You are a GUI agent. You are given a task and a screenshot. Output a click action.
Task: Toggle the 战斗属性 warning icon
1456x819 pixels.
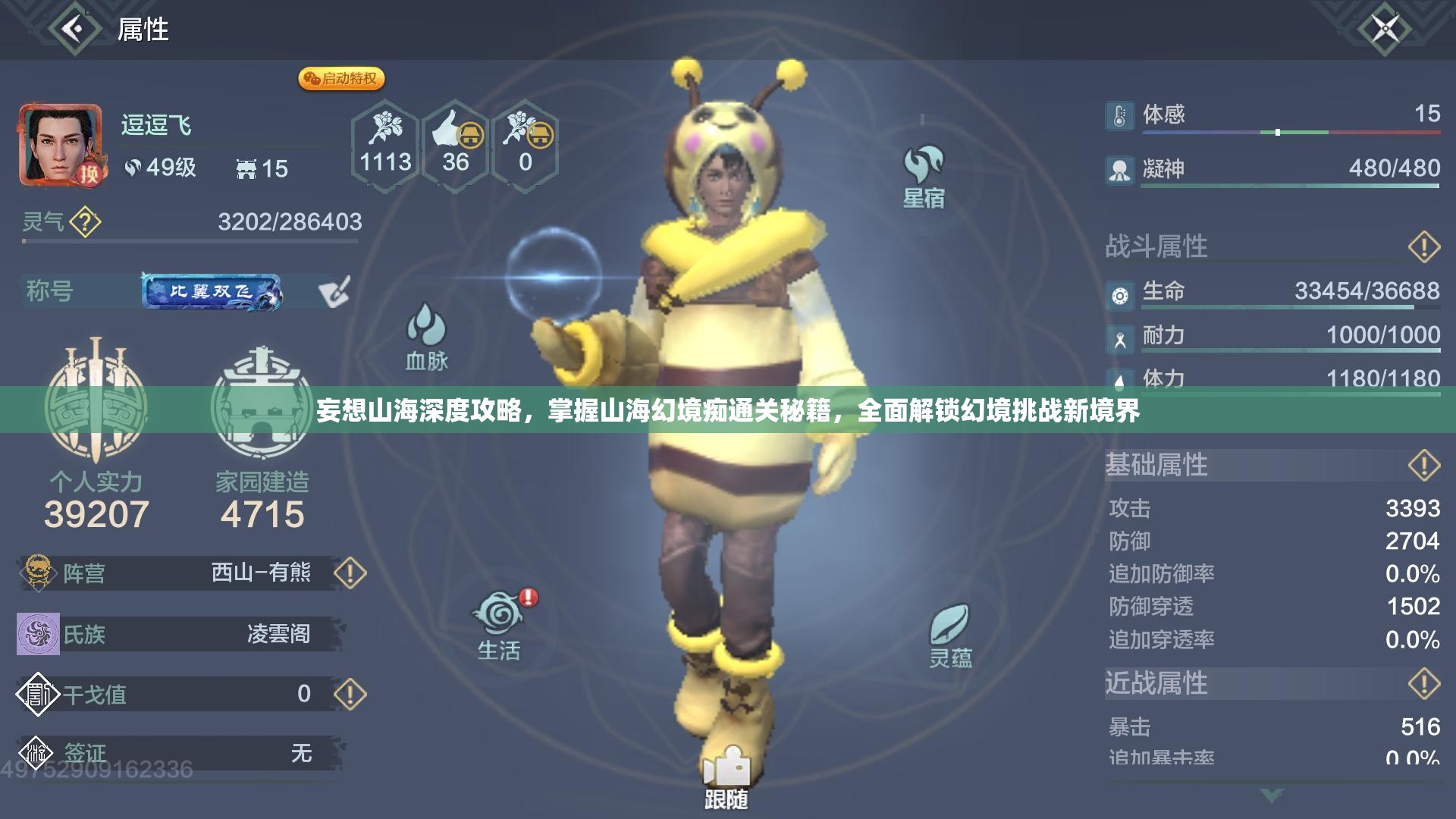pos(1424,245)
